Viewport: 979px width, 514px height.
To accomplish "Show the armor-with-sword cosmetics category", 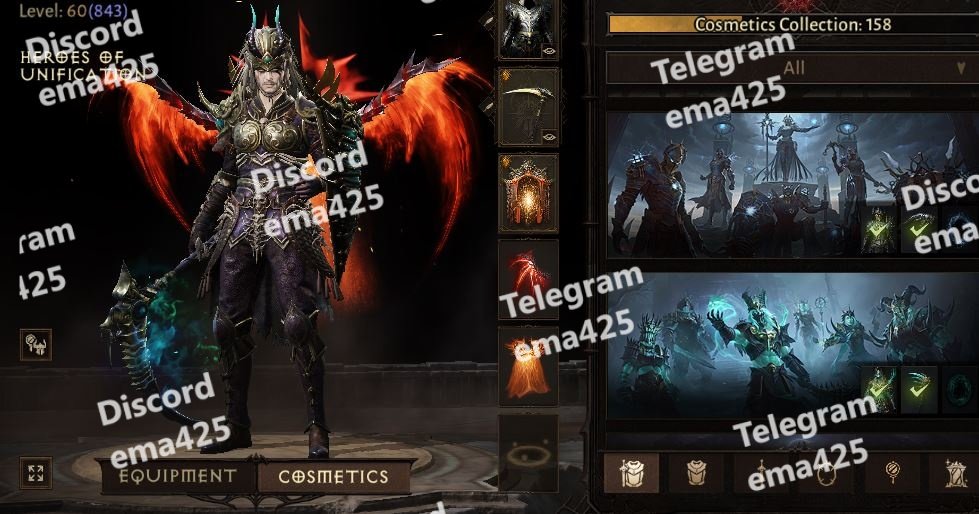I will point(632,473).
